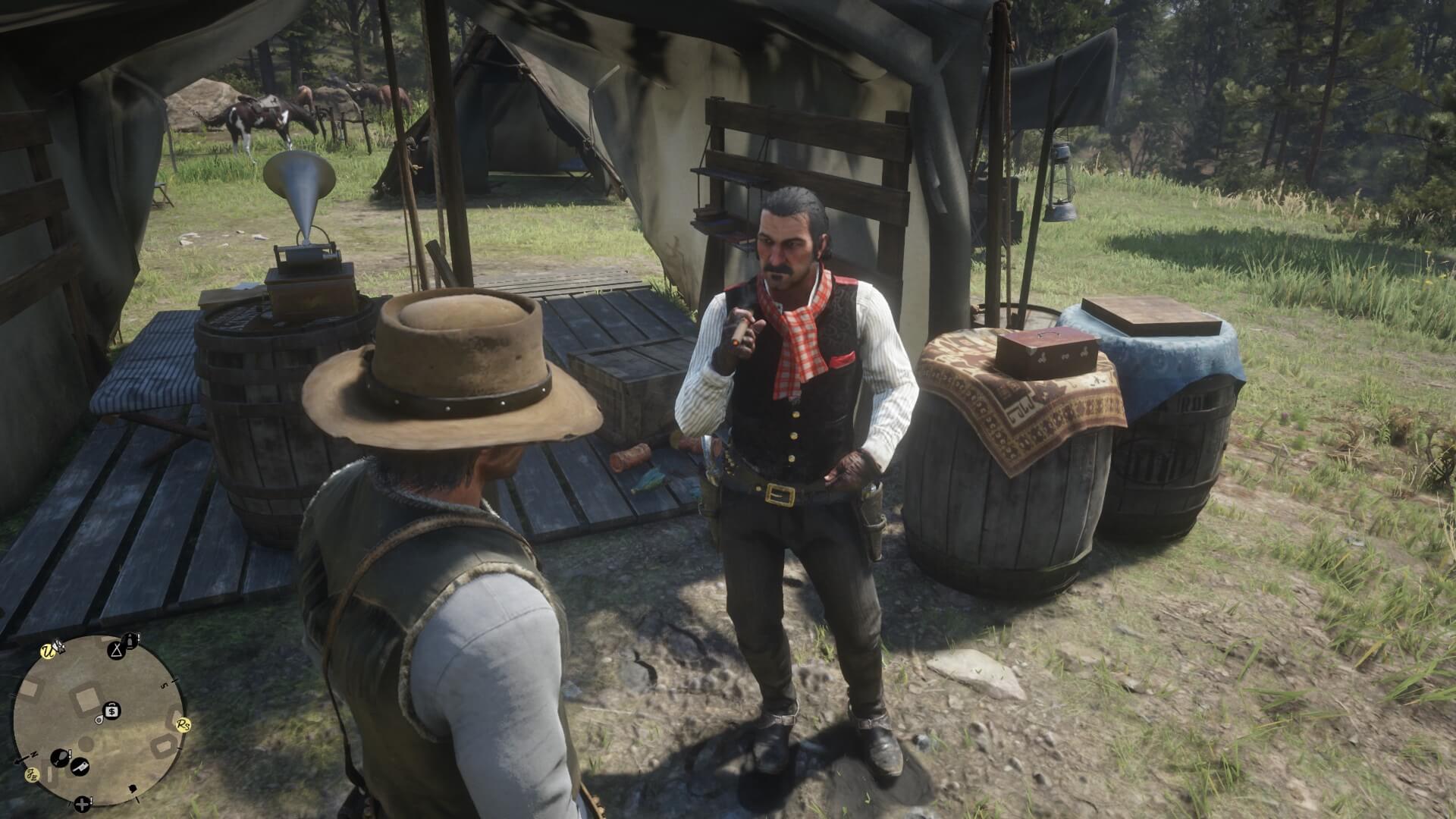Click the money bag donation icon on the minimap
Screen dimensions: 1456x819
pos(111,711)
